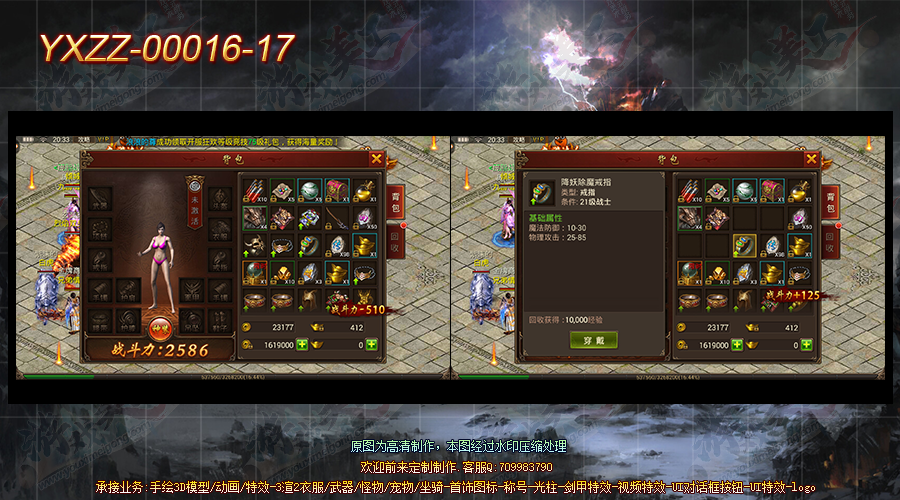Select the gold-highlighted ring slot in the bag
Image resolution: width=900 pixels, height=500 pixels.
pyautogui.click(x=743, y=245)
